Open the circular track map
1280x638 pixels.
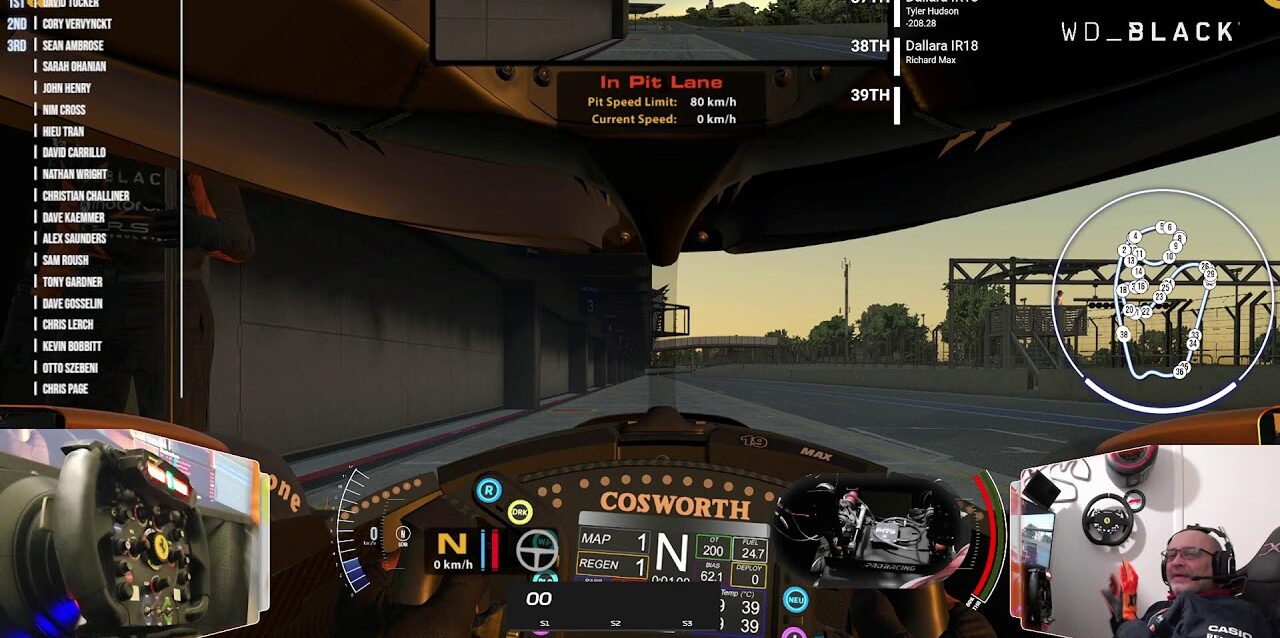click(1162, 300)
